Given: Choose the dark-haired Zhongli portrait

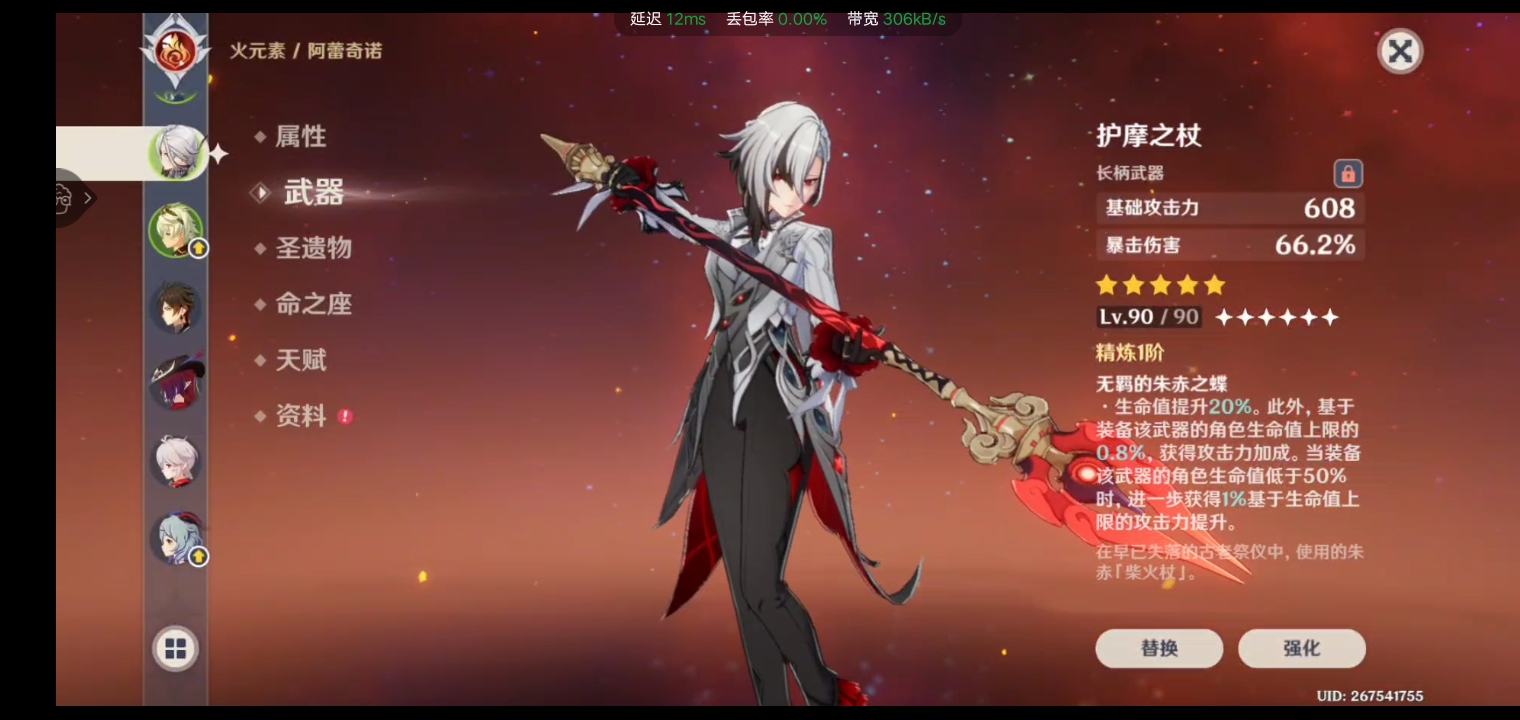Looking at the screenshot, I should (x=176, y=307).
